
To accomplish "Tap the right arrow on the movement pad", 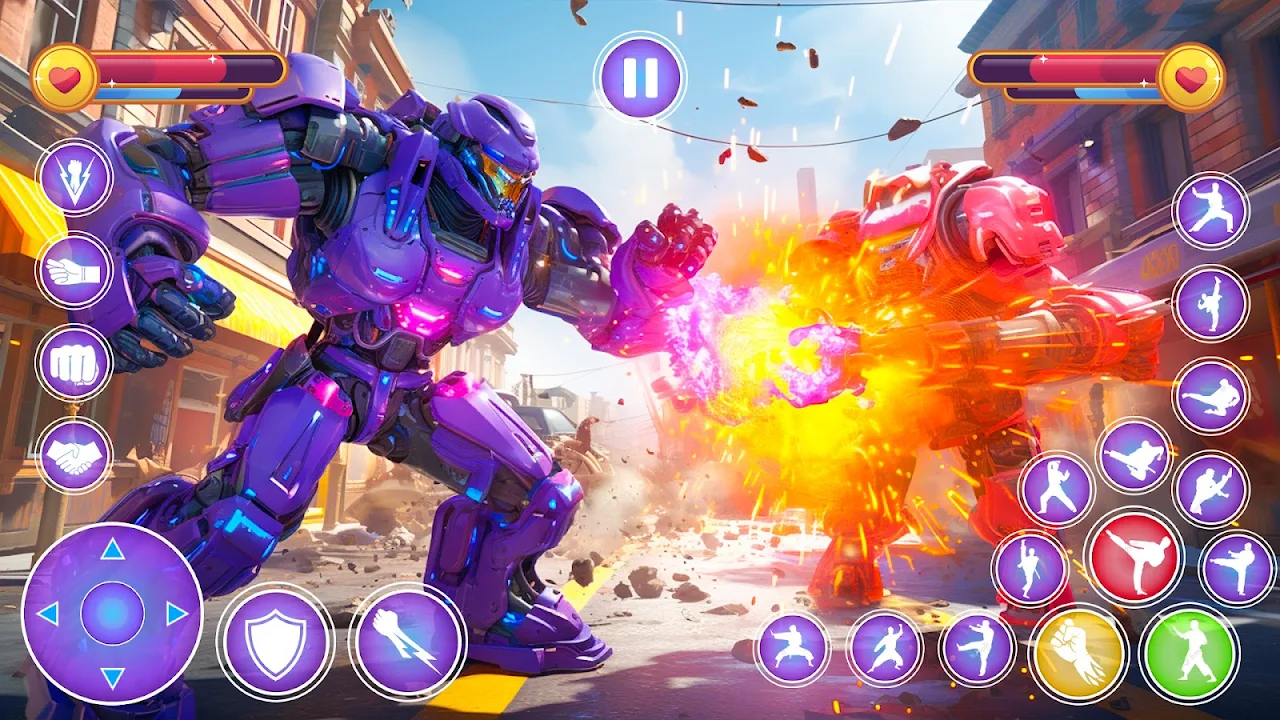I will [177, 613].
